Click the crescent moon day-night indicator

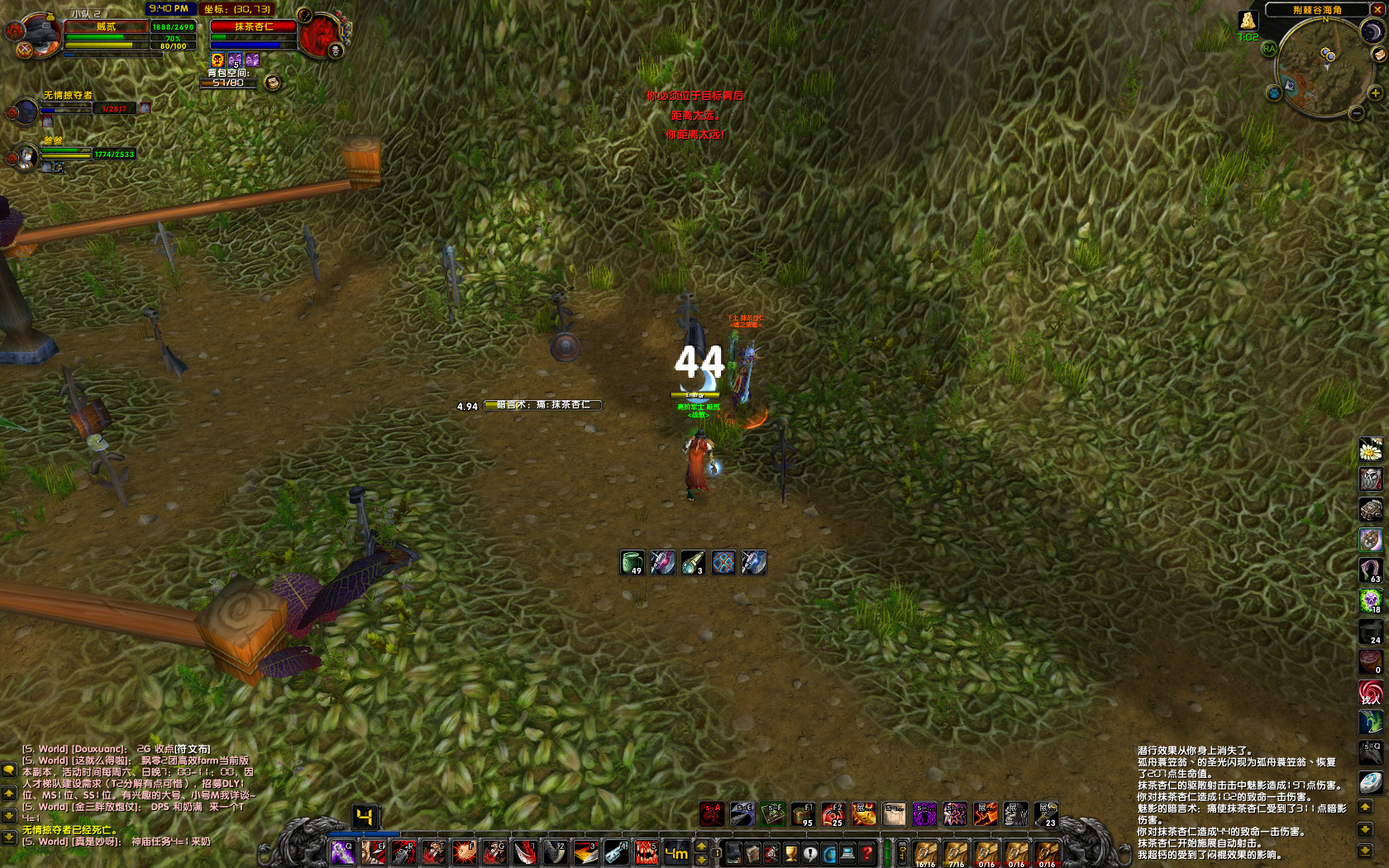1372,31
